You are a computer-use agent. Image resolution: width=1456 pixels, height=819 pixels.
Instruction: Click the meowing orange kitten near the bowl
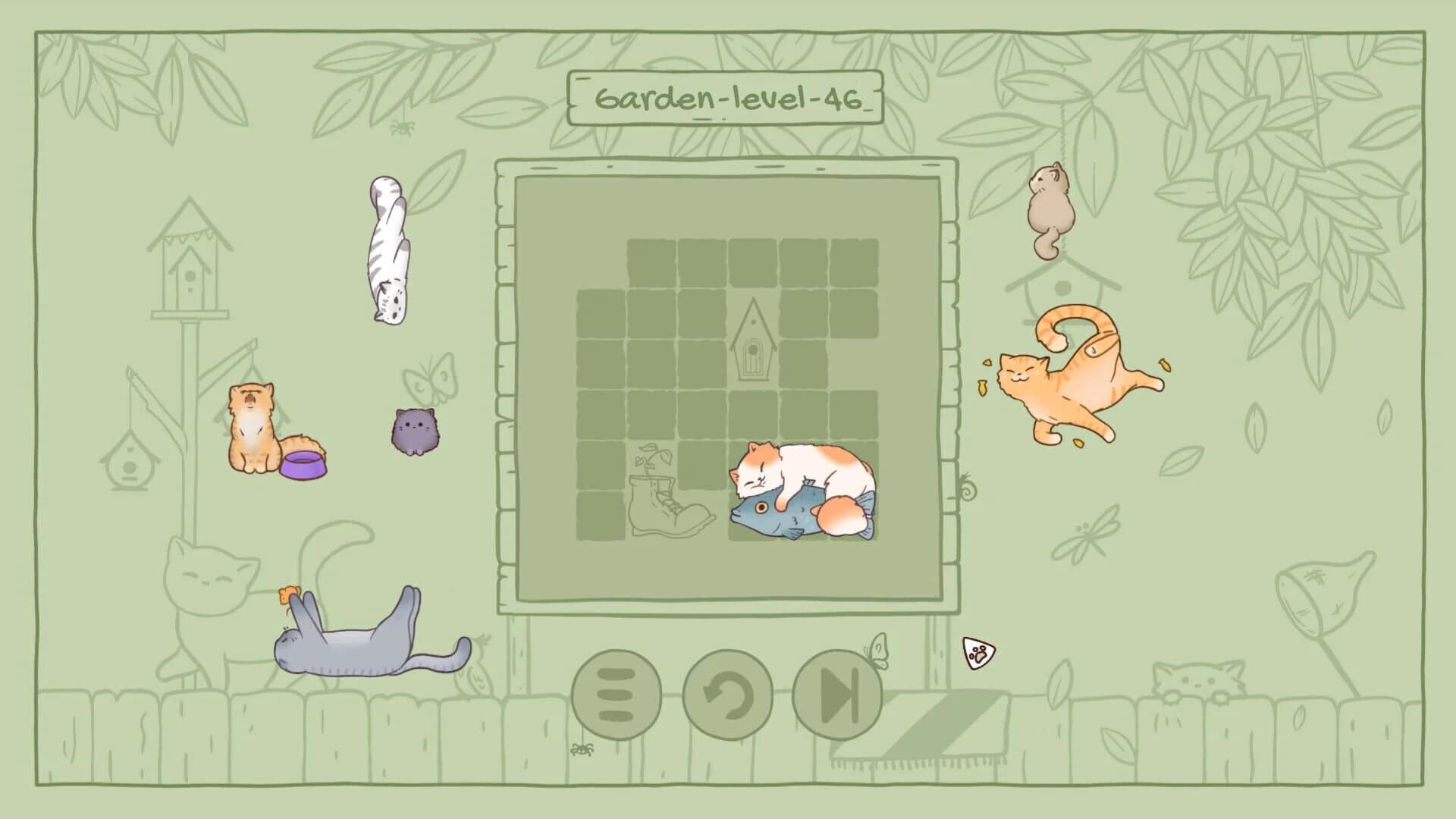click(250, 425)
